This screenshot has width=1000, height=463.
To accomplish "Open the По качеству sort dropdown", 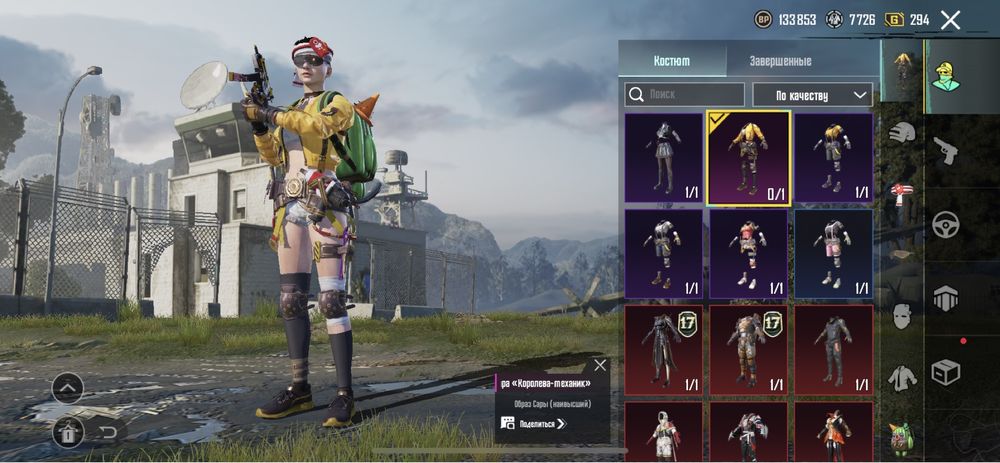I will (x=811, y=95).
